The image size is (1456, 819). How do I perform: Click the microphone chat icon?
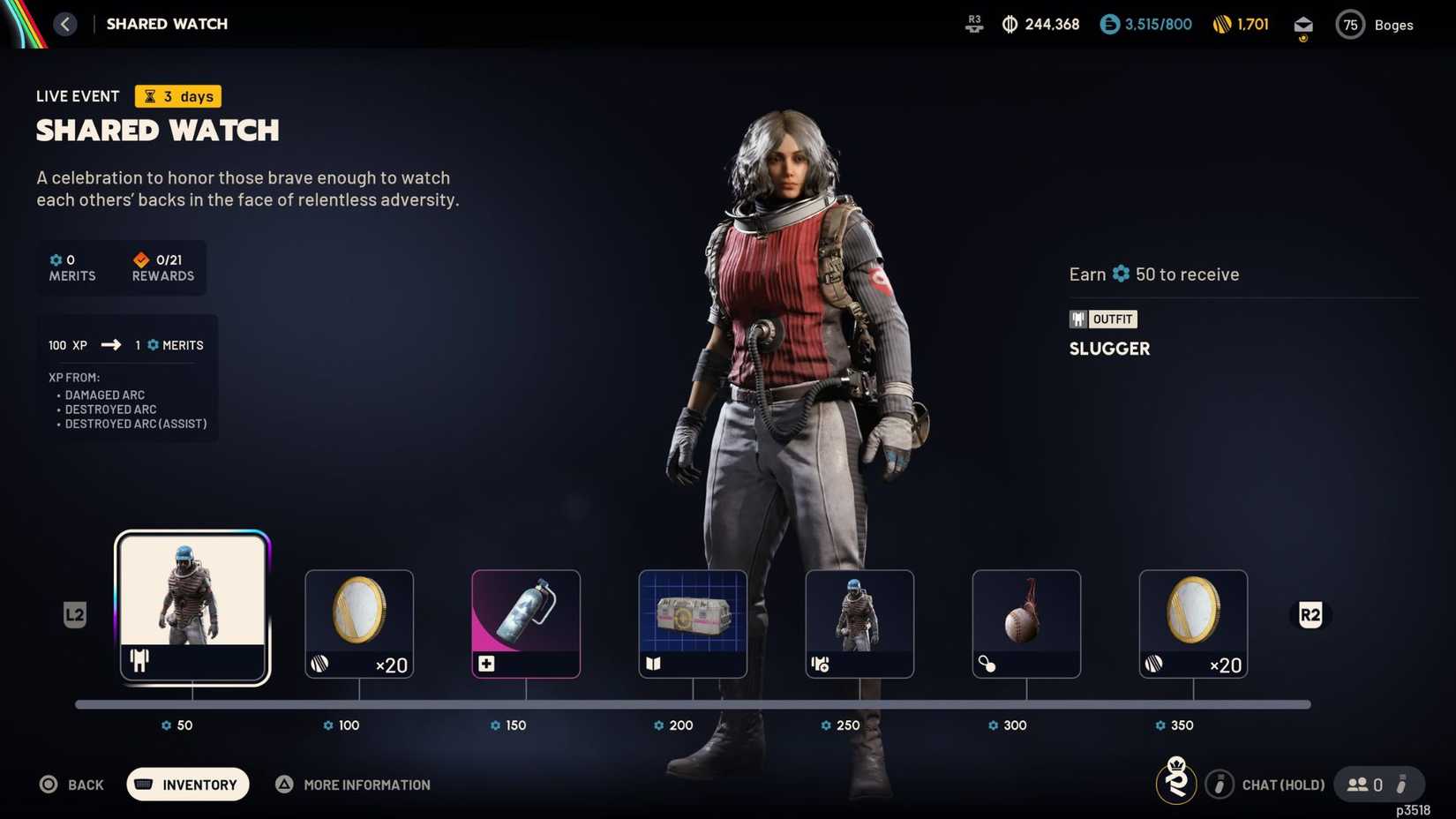coord(1220,784)
